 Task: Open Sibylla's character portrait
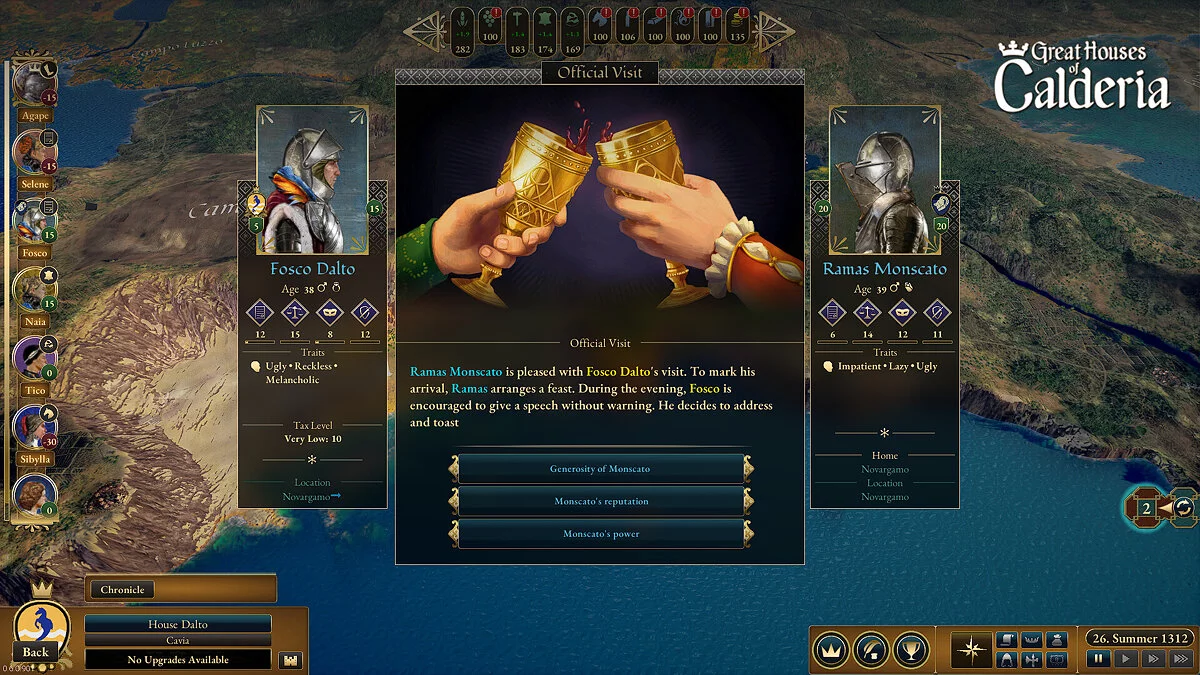(34, 428)
